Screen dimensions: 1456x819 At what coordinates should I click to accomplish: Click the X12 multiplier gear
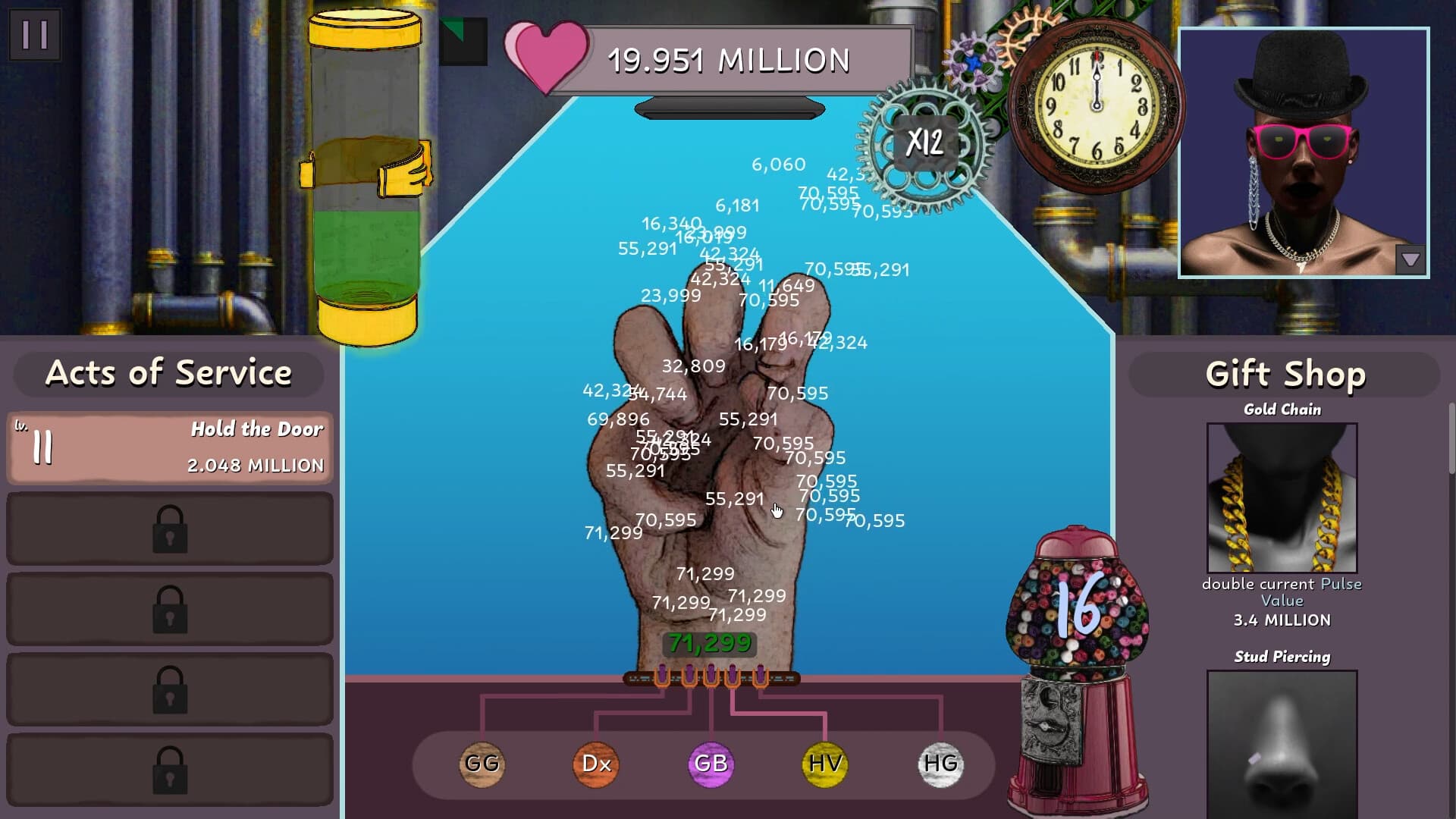[x=927, y=143]
